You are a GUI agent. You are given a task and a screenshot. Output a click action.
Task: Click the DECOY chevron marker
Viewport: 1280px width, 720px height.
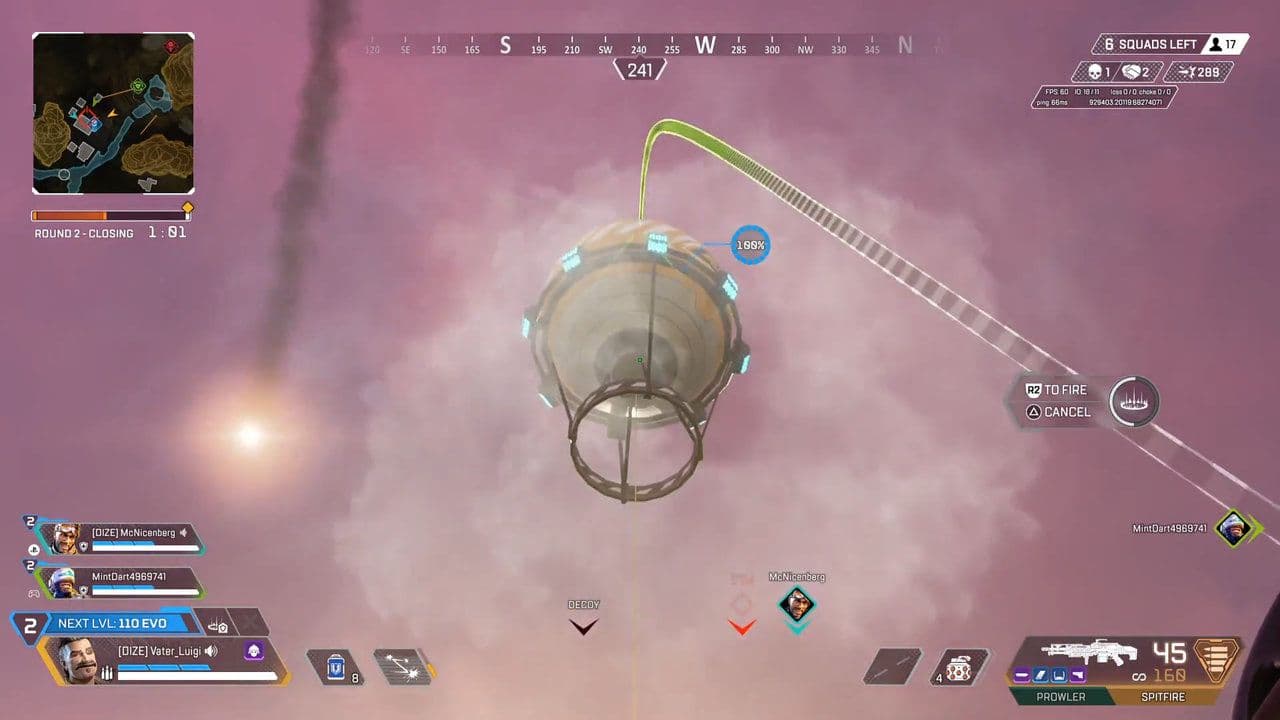(583, 626)
